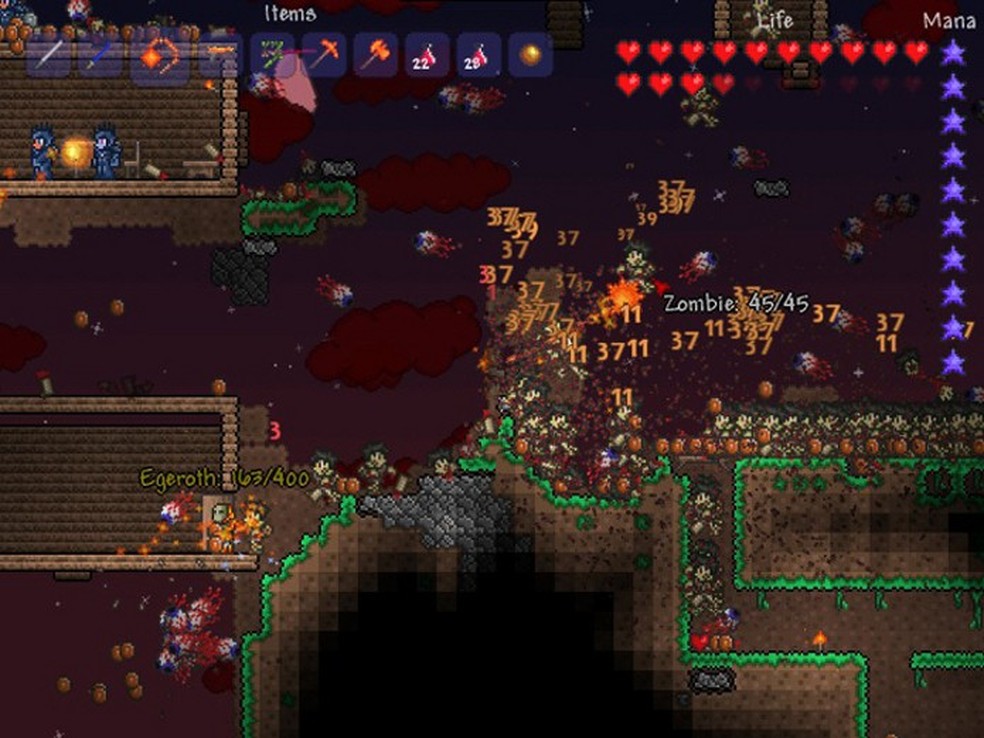The width and height of the screenshot is (984, 738).
Task: Select the green thorny weapon slot
Action: pyautogui.click(x=271, y=55)
